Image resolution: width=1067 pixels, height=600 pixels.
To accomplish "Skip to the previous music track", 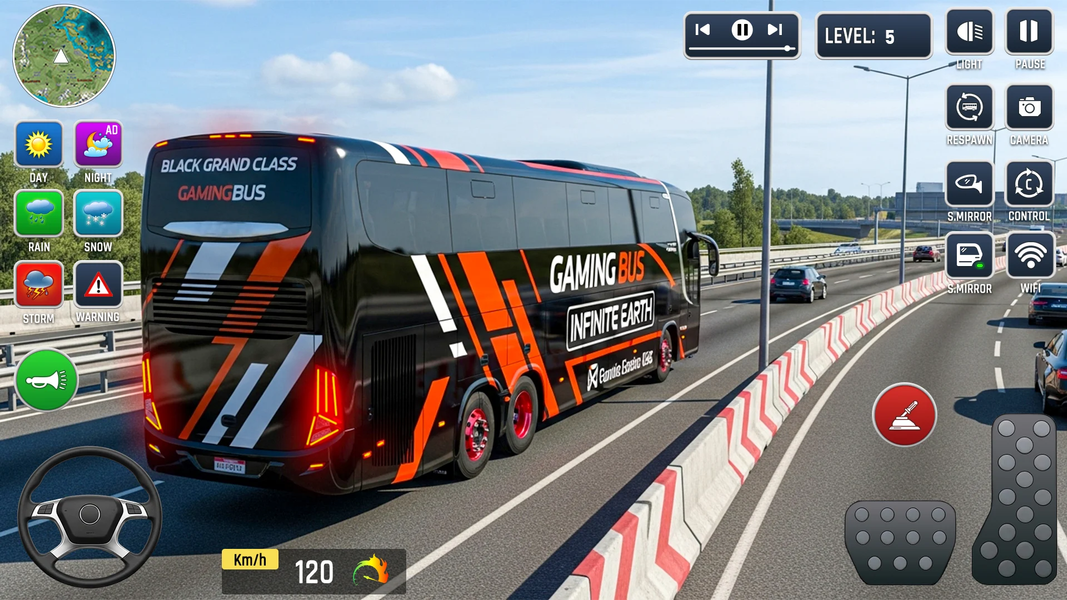I will tap(703, 30).
